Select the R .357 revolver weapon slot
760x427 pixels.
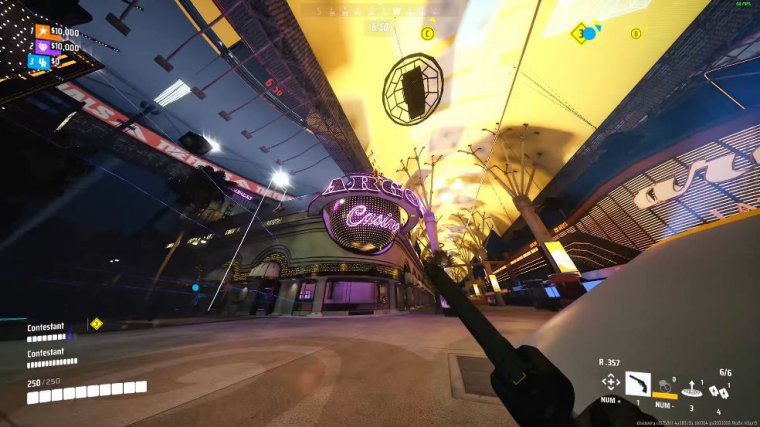[x=637, y=383]
